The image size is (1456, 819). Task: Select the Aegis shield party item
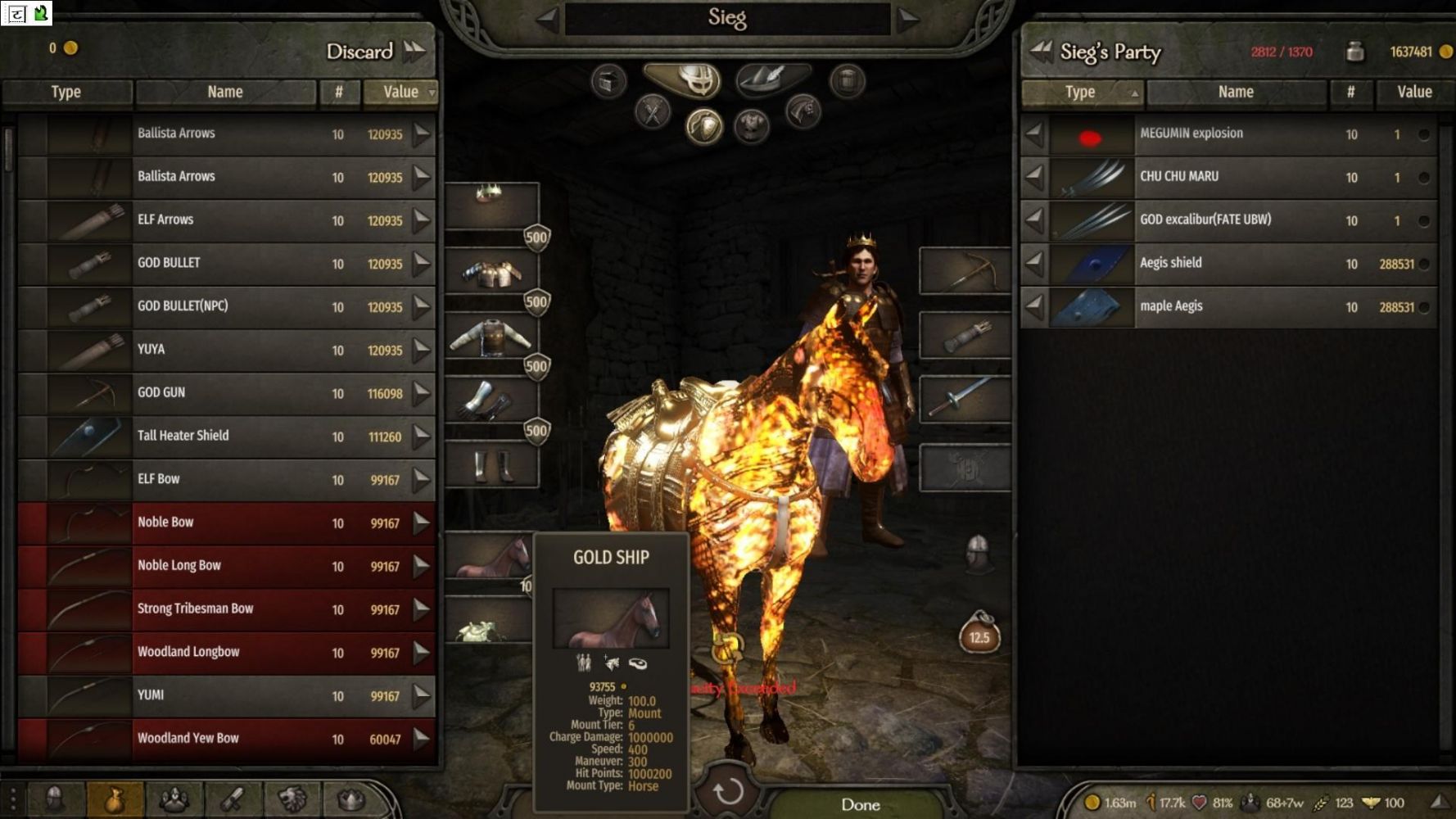pos(1228,263)
